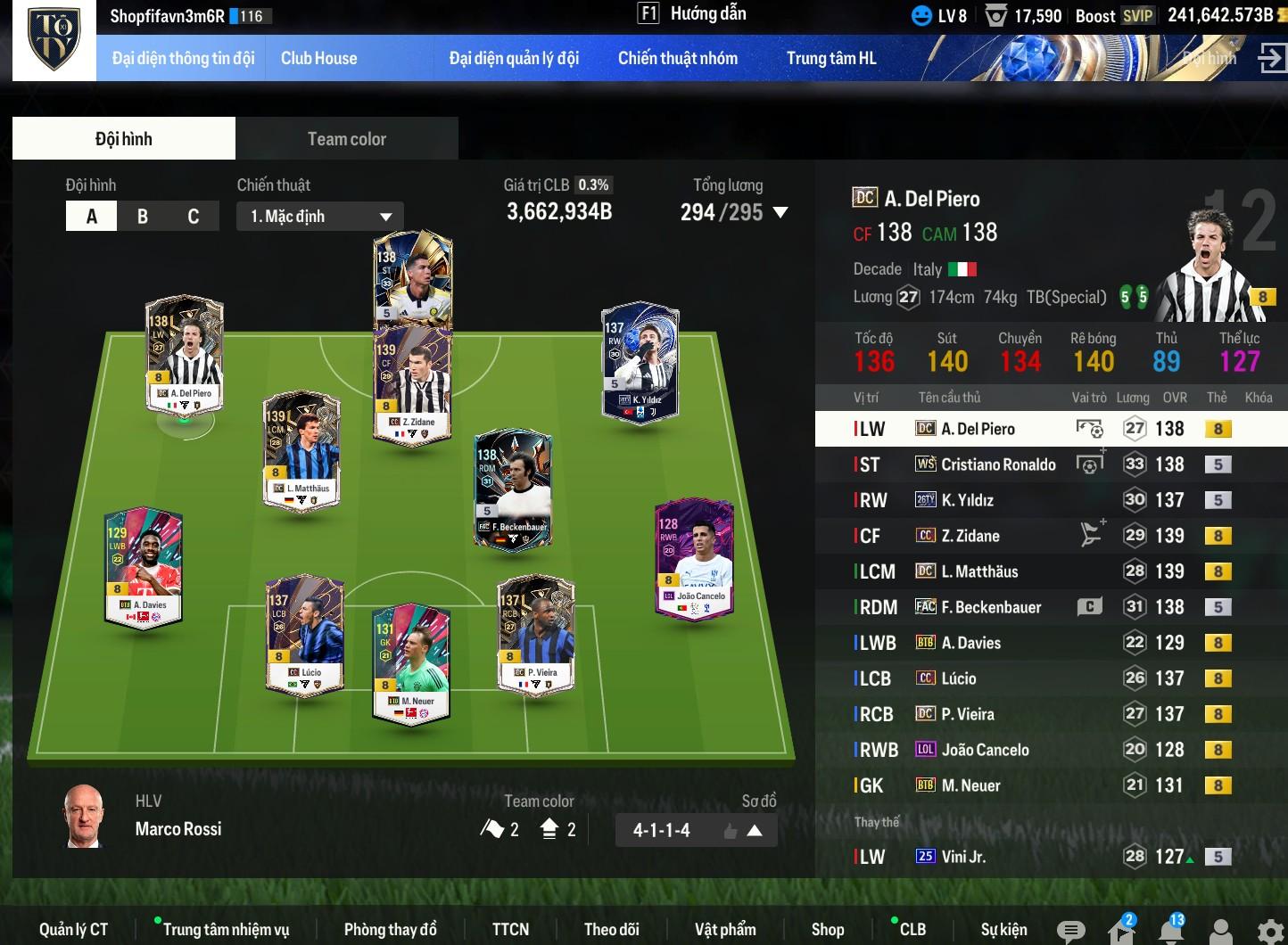Select Z. Zidane card on the pitch
Screen dimensions: 1288x945
(x=412, y=385)
